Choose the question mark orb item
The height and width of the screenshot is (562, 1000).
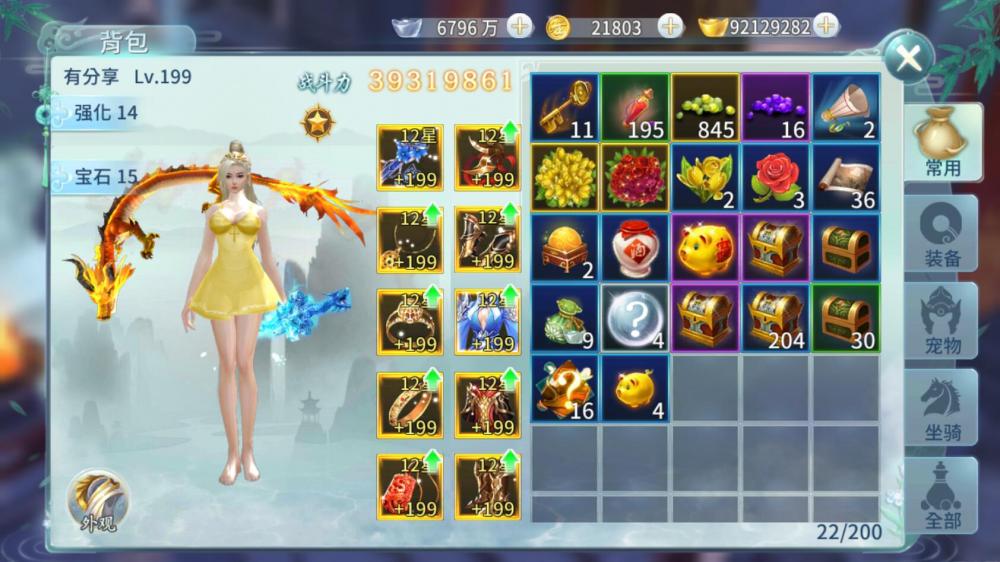(x=635, y=317)
